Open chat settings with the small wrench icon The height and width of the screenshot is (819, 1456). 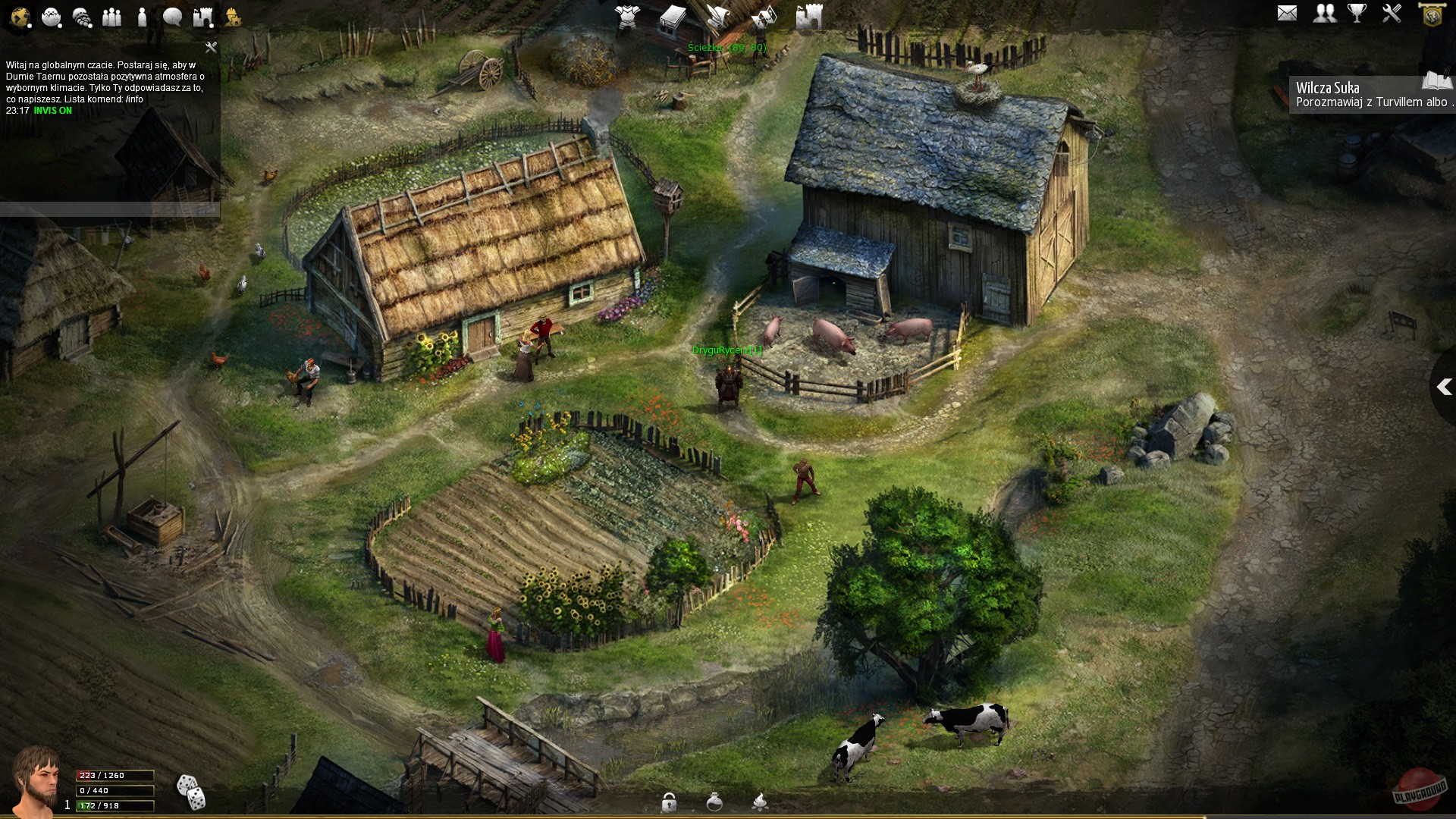click(211, 47)
